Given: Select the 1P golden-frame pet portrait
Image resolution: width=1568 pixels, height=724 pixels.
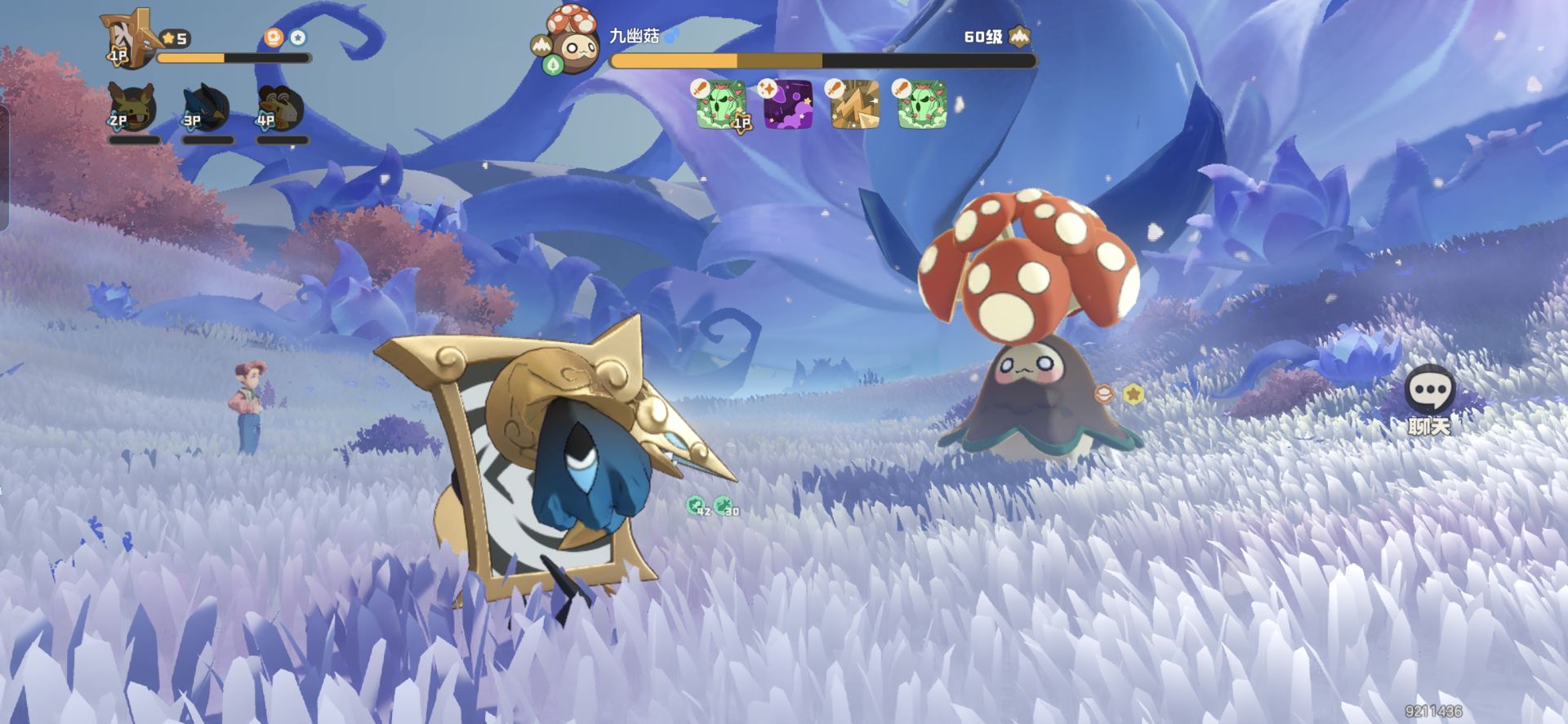Looking at the screenshot, I should [x=131, y=38].
